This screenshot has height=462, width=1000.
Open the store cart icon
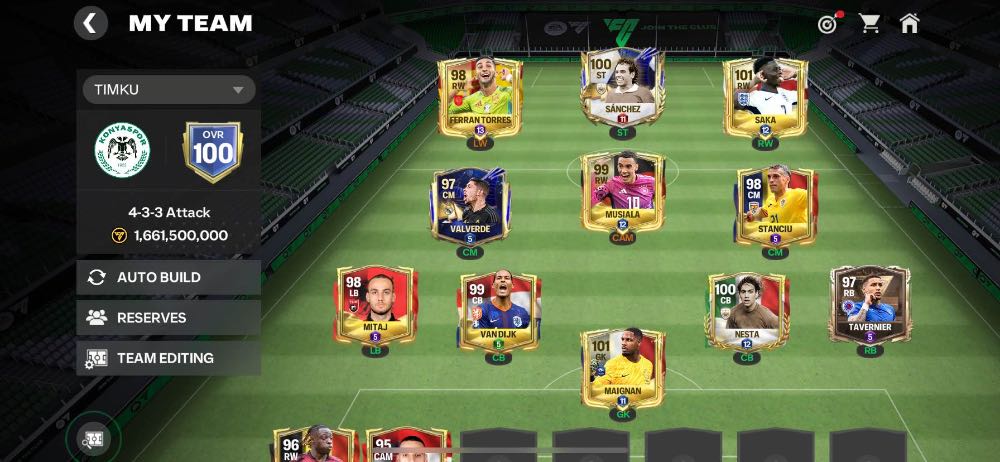(x=870, y=24)
